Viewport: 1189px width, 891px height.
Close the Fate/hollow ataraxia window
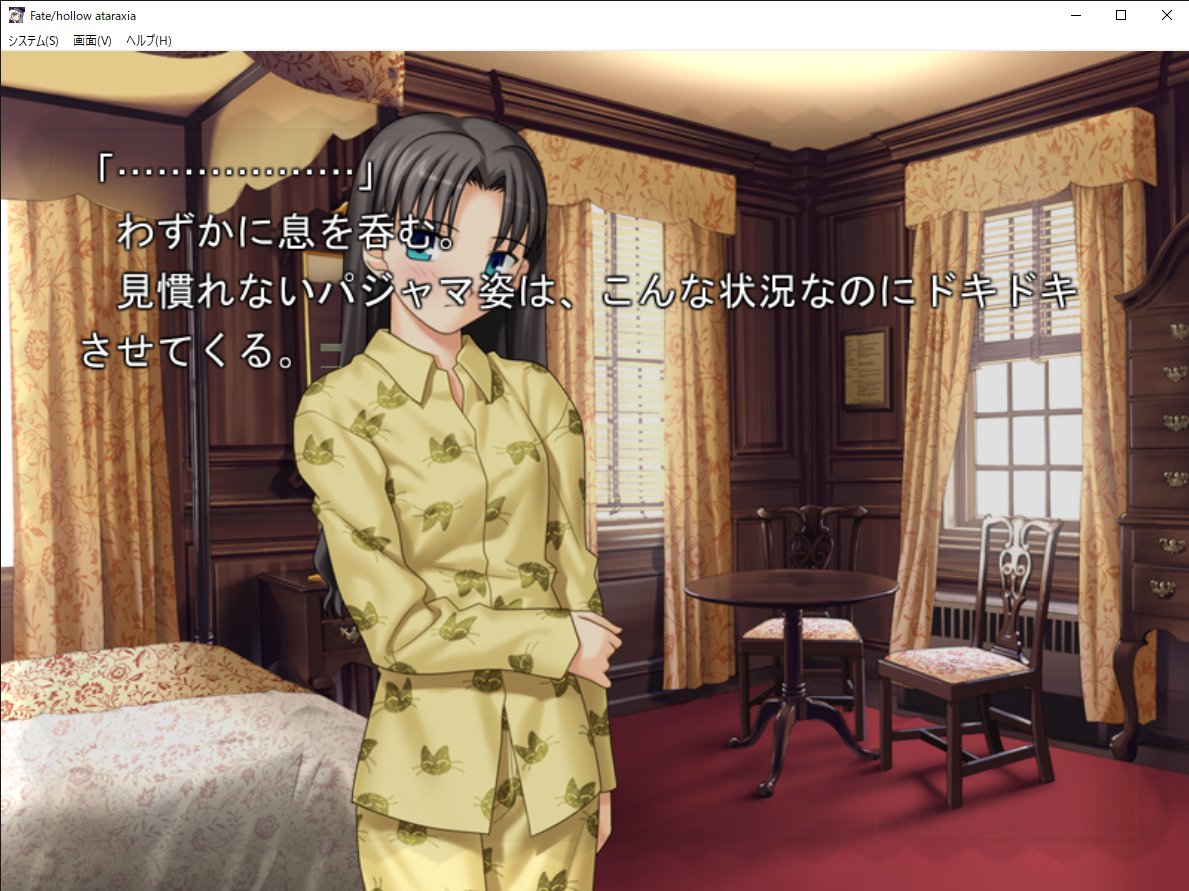[x=1166, y=15]
